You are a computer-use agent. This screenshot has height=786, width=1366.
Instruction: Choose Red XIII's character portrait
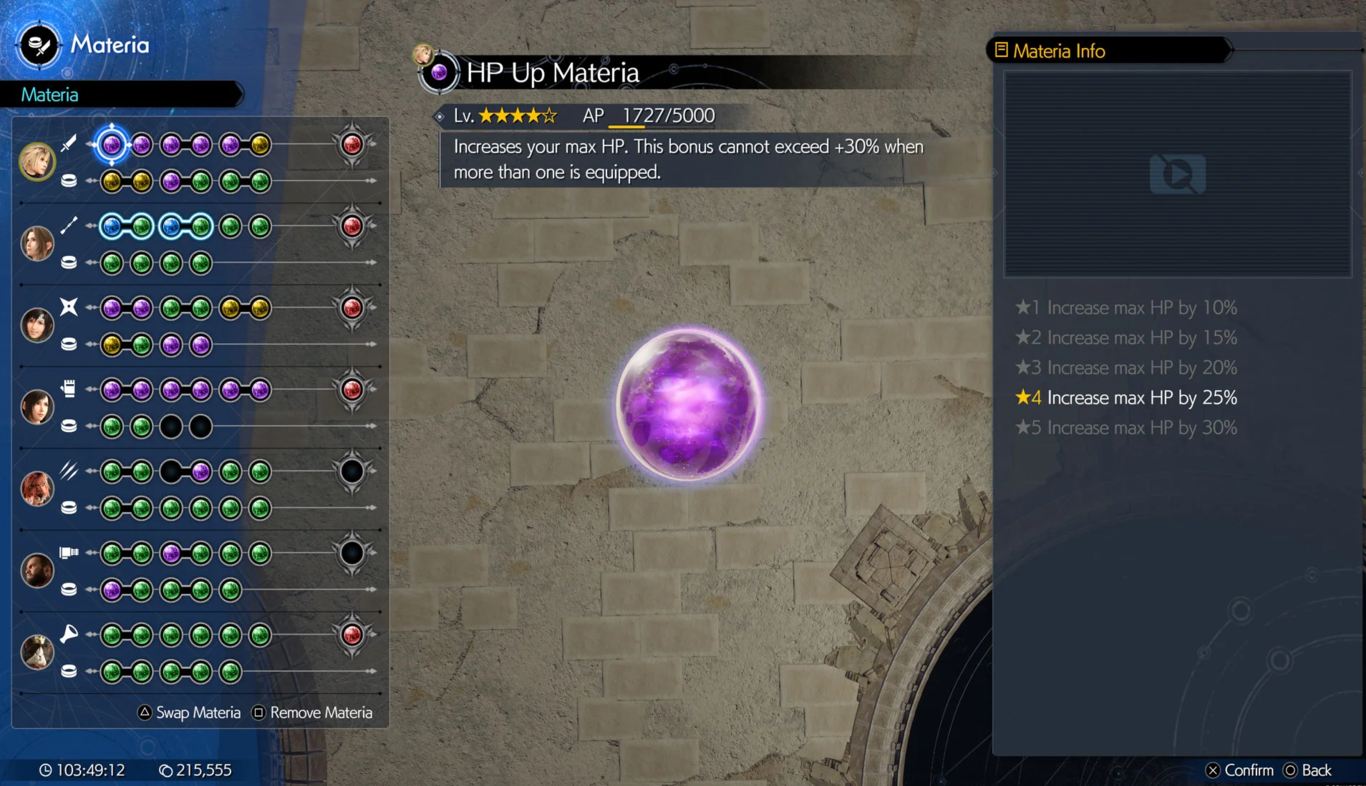[x=37, y=488]
